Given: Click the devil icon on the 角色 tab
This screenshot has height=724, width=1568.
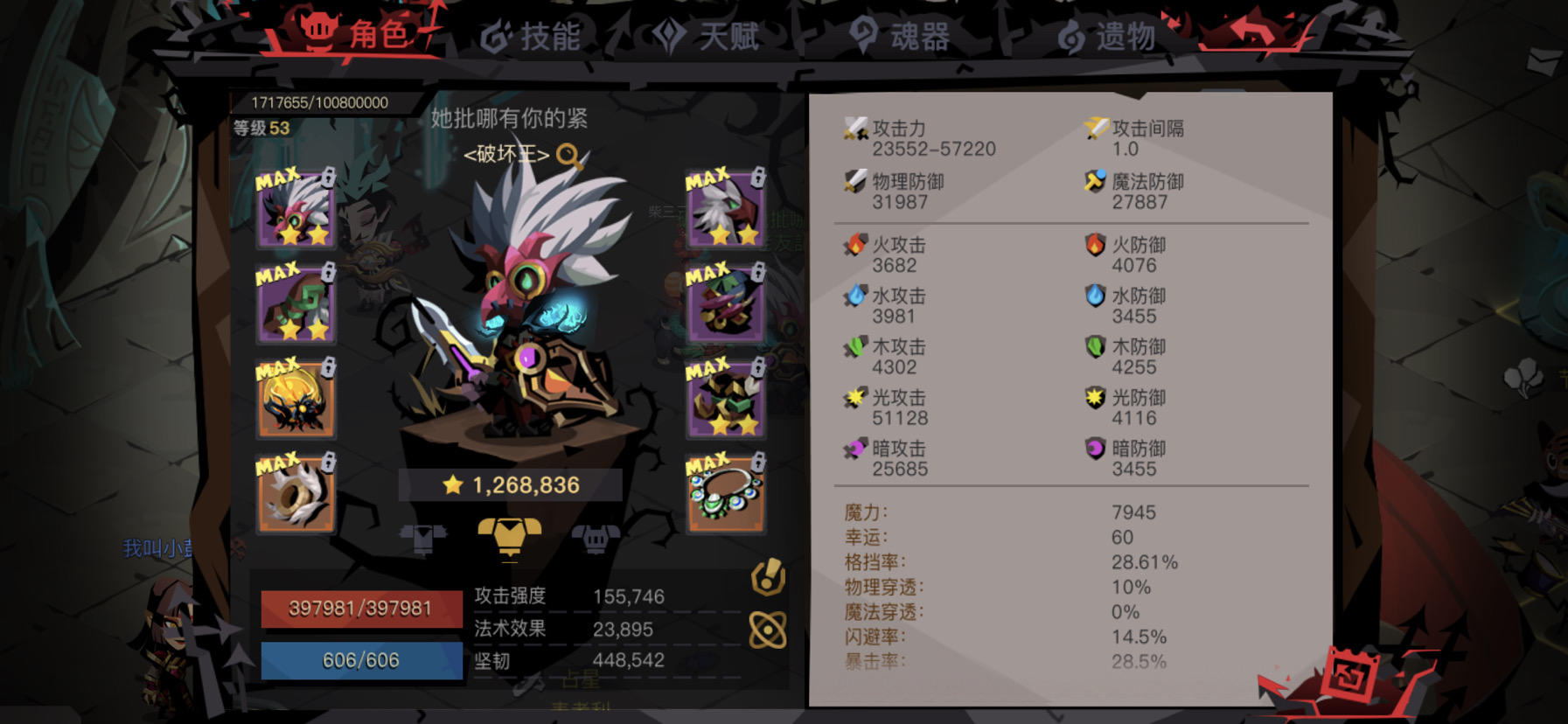Looking at the screenshot, I should point(320,29).
